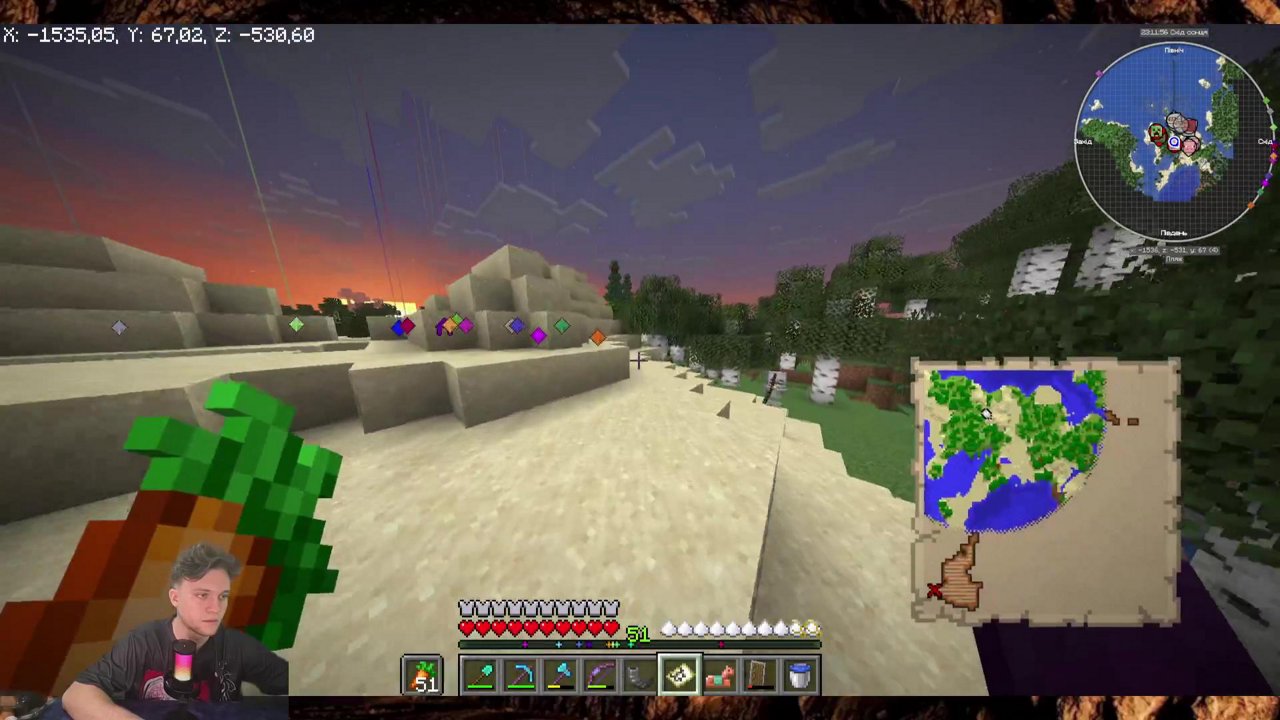Grab the water bucket from the hotbar

799,675
